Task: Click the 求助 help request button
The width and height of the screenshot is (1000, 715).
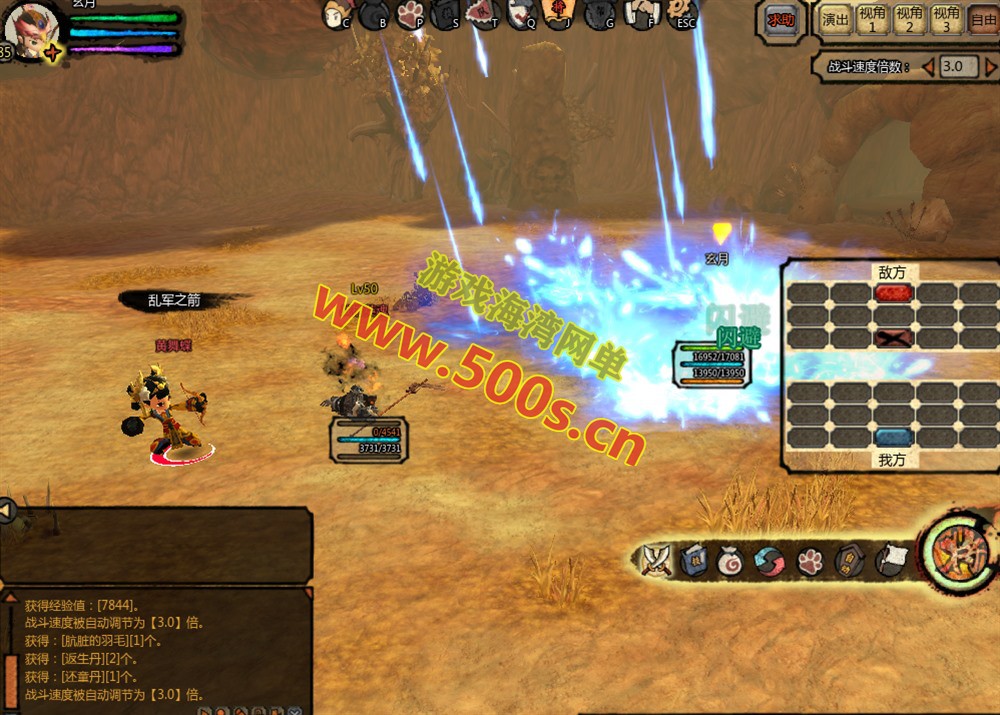Action: pyautogui.click(x=781, y=21)
